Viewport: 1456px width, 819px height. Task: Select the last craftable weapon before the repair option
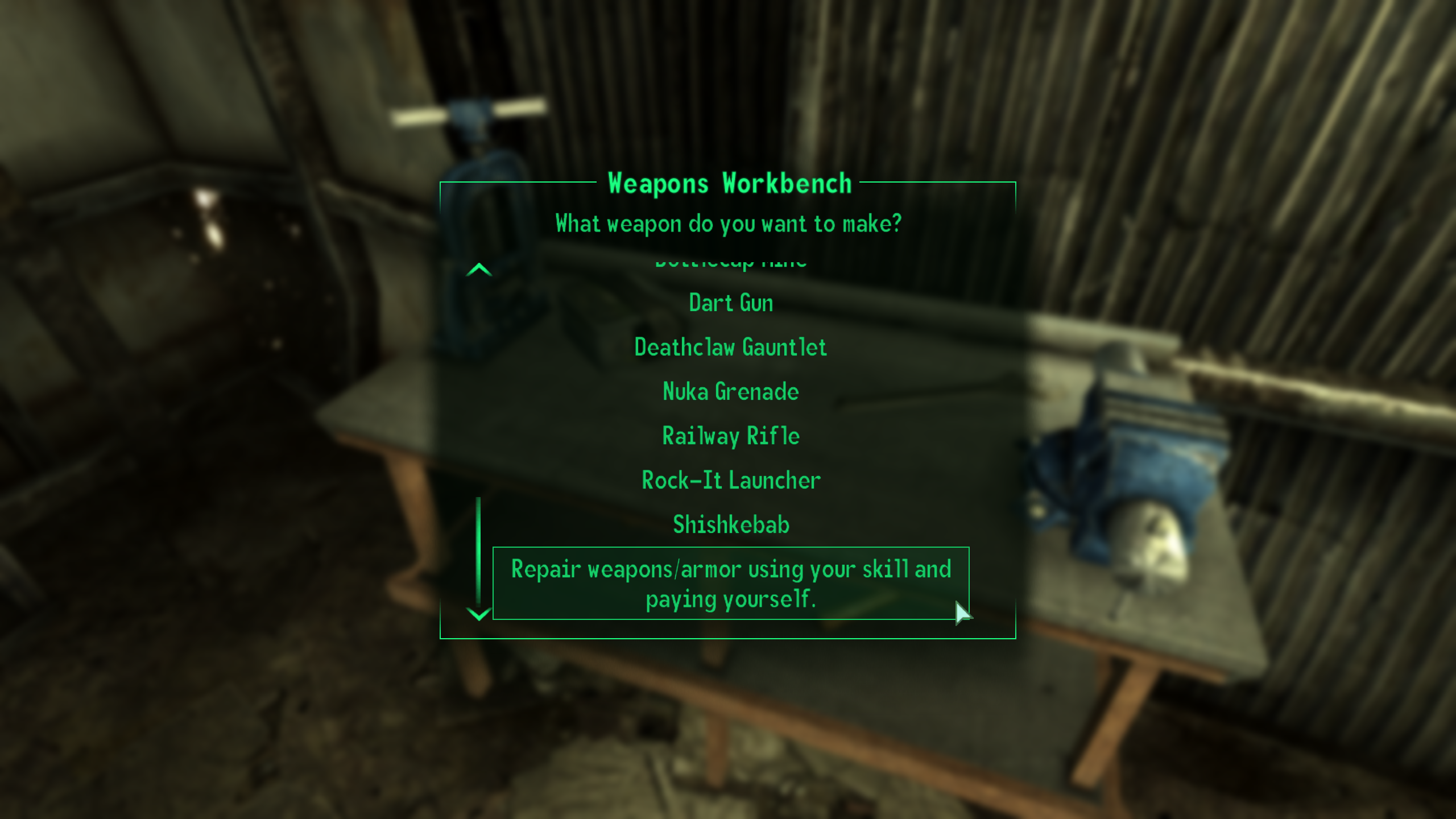coord(730,524)
